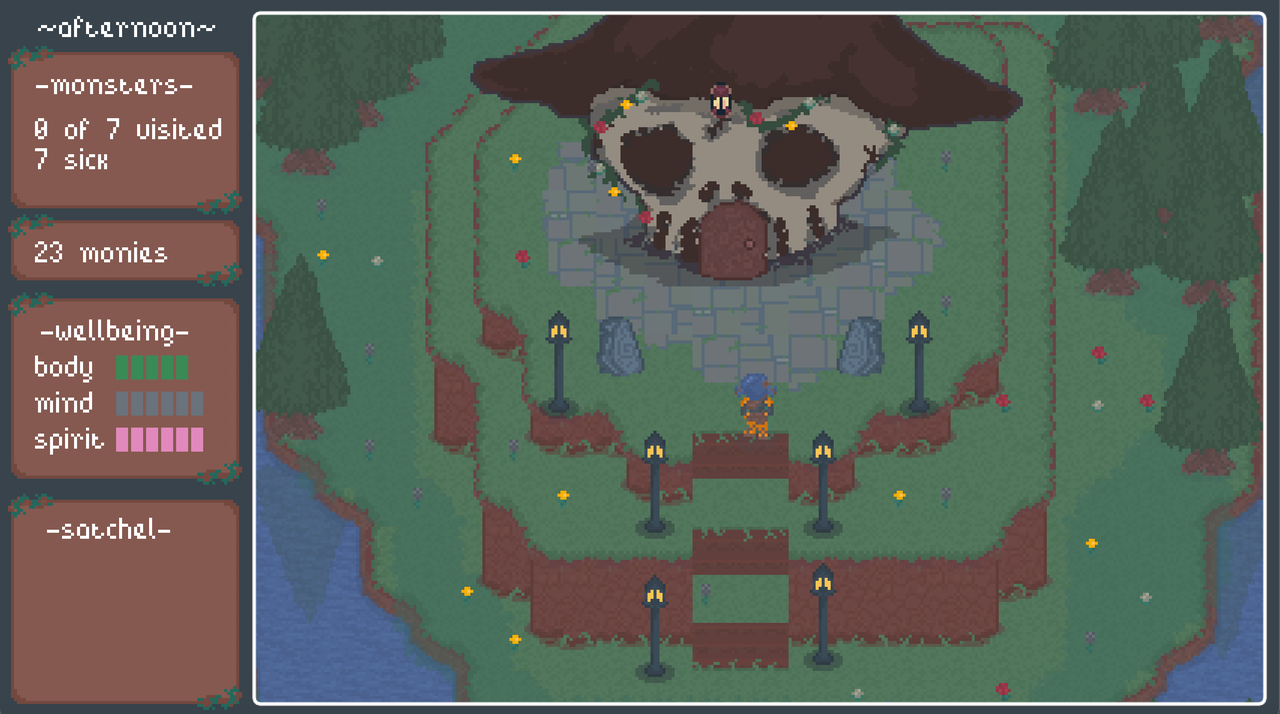Open the monsters visited tracker panel
This screenshot has height=714, width=1280.
[125, 129]
